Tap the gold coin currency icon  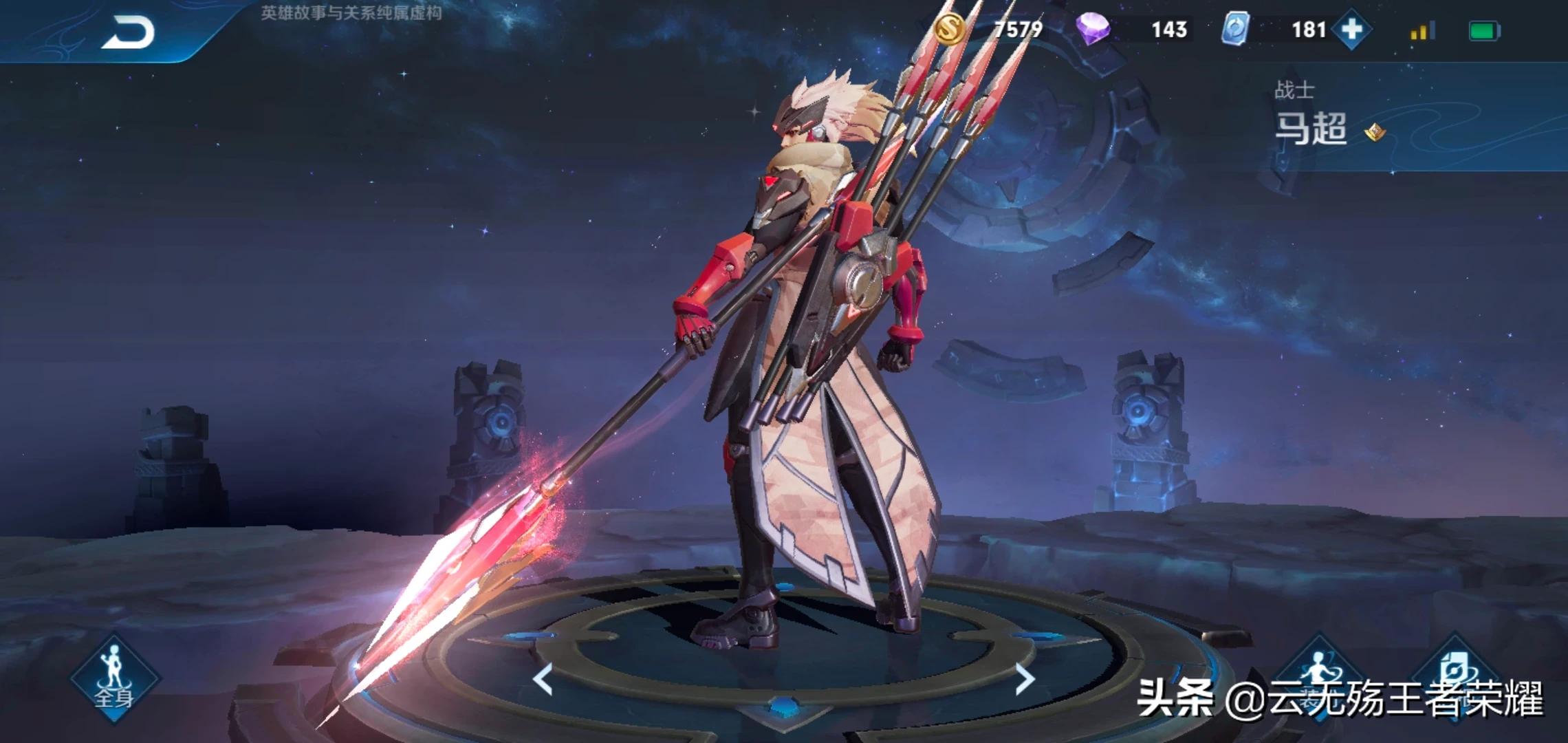coord(950,30)
